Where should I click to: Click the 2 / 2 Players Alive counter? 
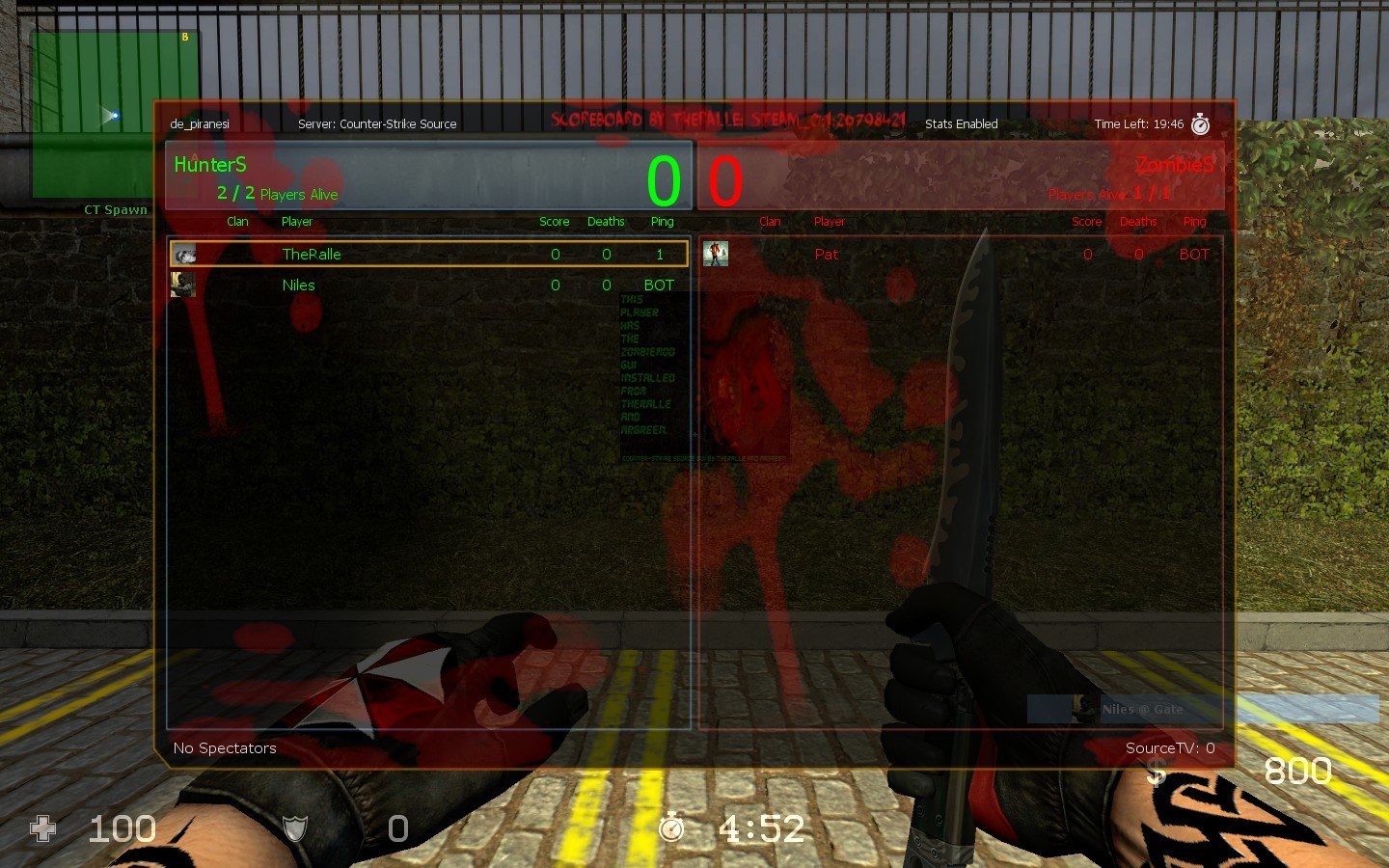click(278, 193)
